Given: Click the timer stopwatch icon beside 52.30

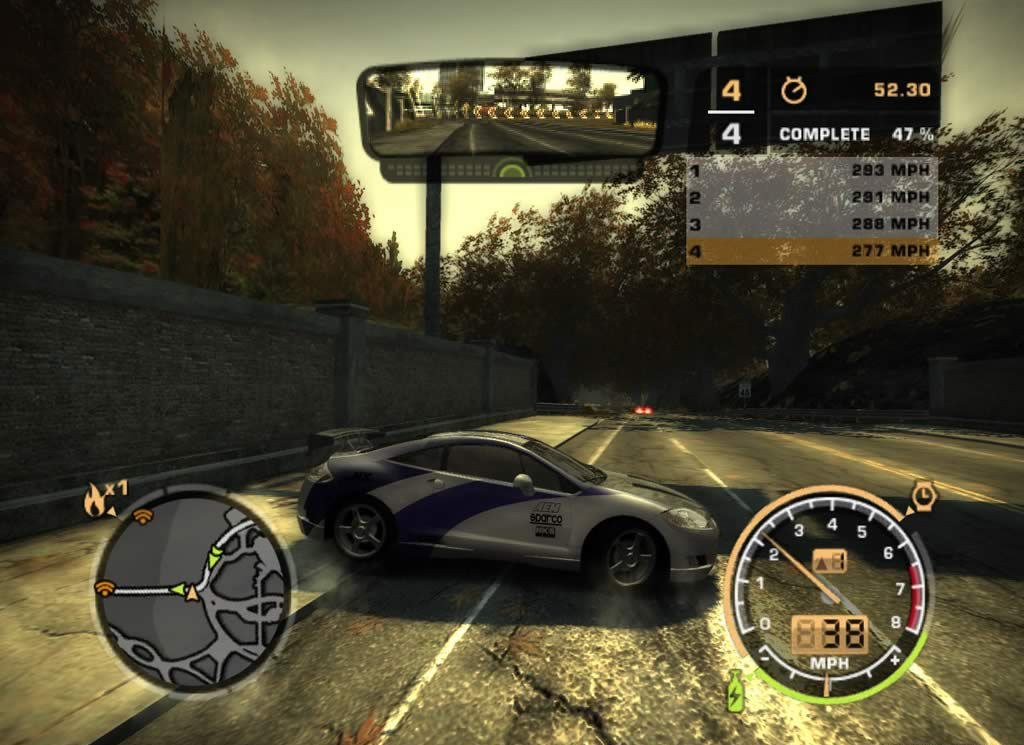Looking at the screenshot, I should coord(793,91).
